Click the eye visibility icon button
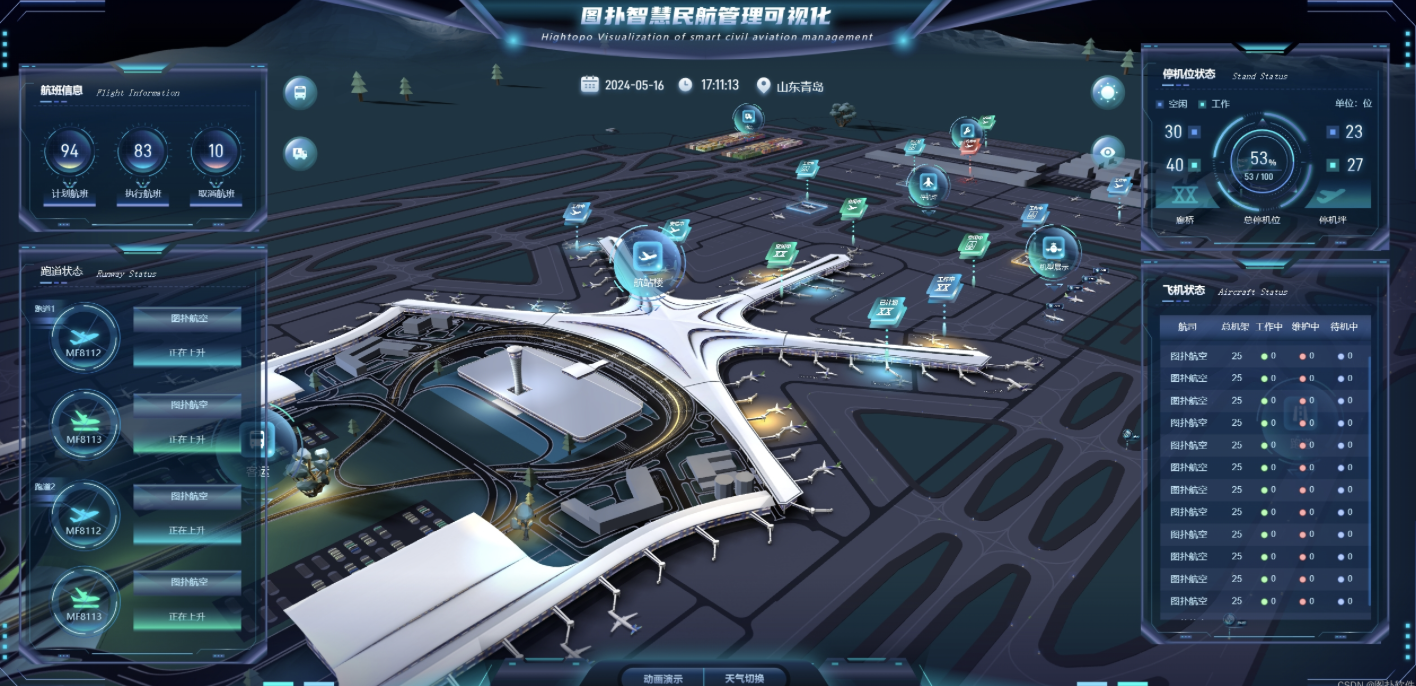The width and height of the screenshot is (1416, 686). [x=1107, y=153]
